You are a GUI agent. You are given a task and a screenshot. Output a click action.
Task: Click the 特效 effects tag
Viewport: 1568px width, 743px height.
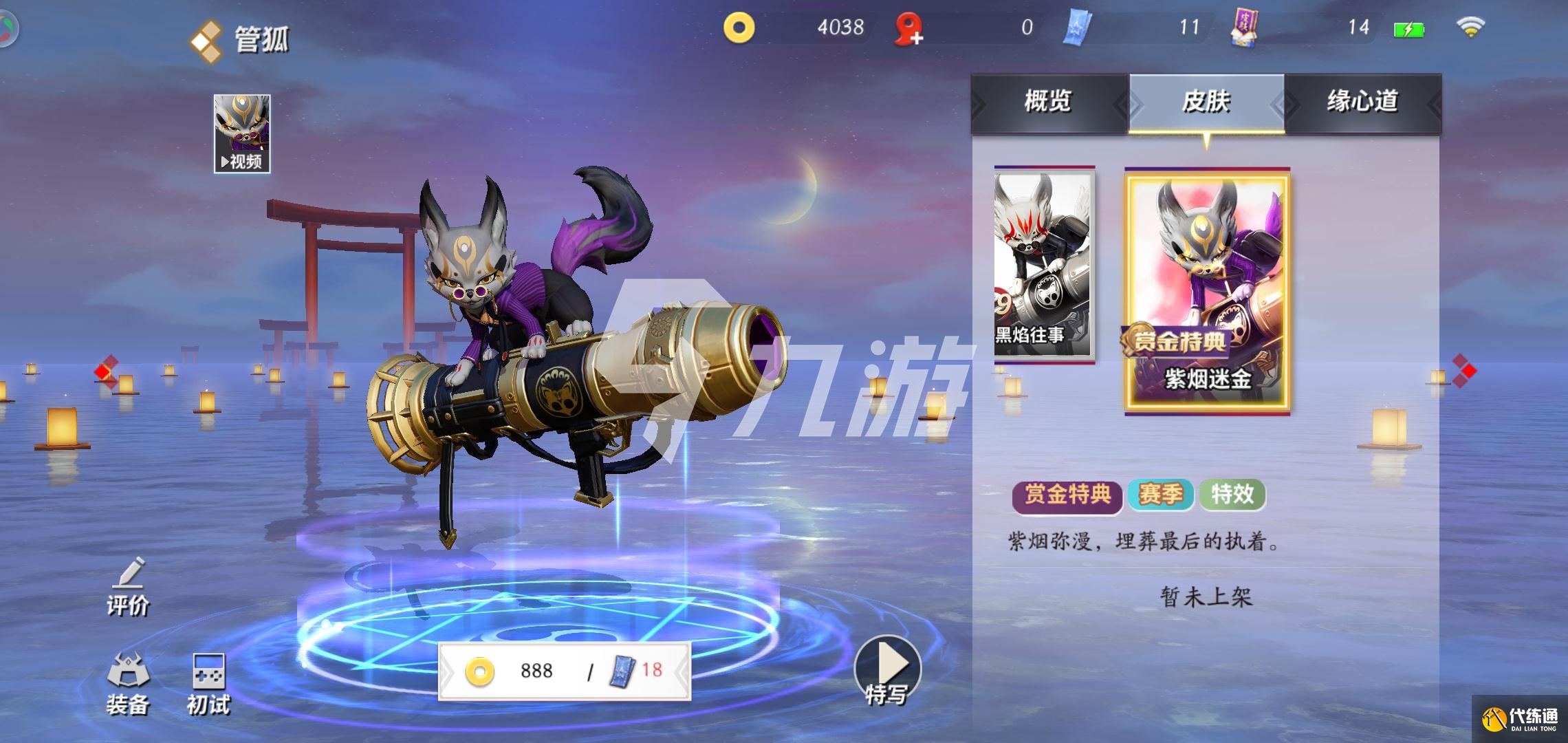(x=1232, y=495)
